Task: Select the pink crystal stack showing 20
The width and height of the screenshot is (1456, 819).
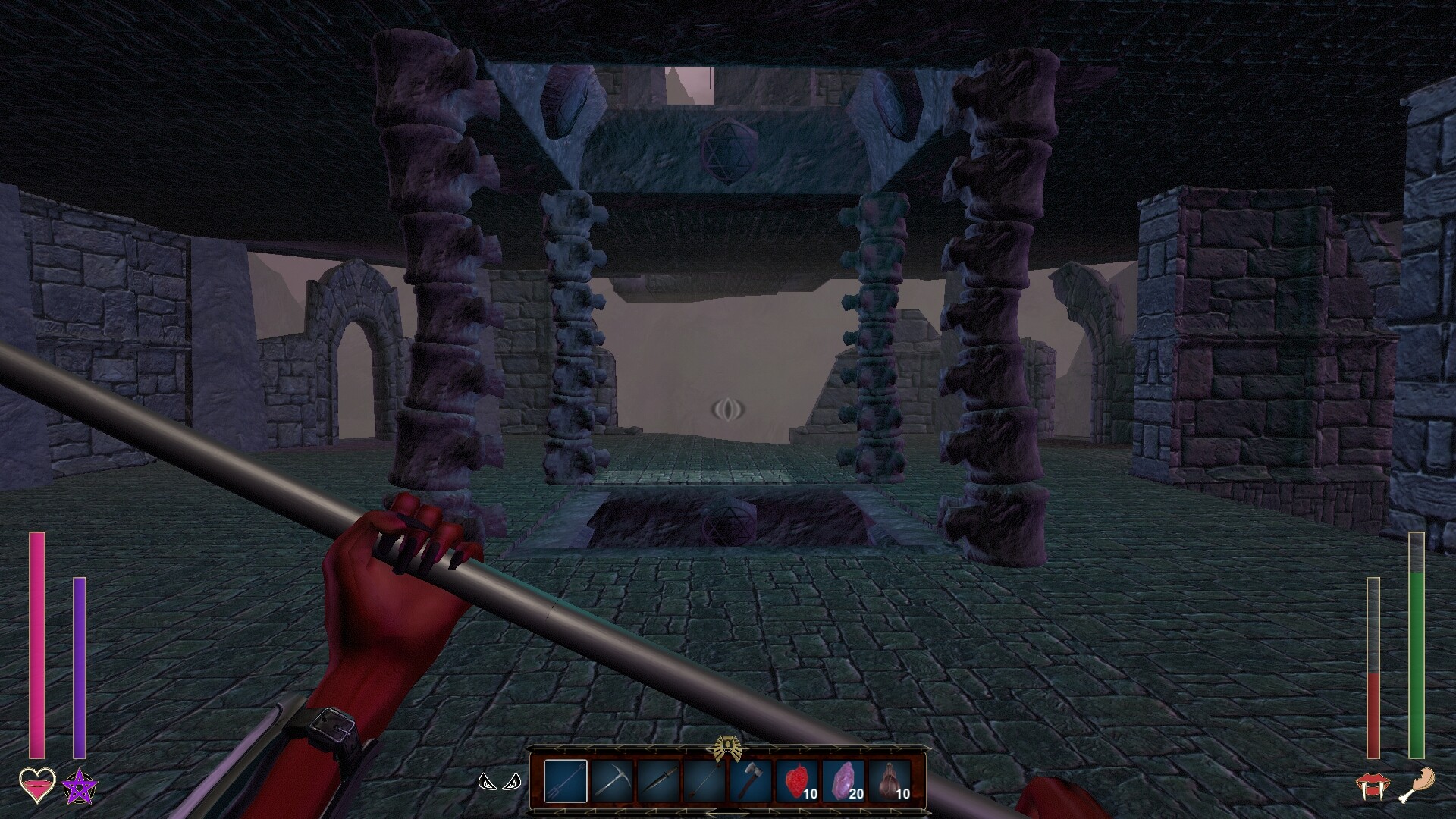Action: click(x=845, y=782)
